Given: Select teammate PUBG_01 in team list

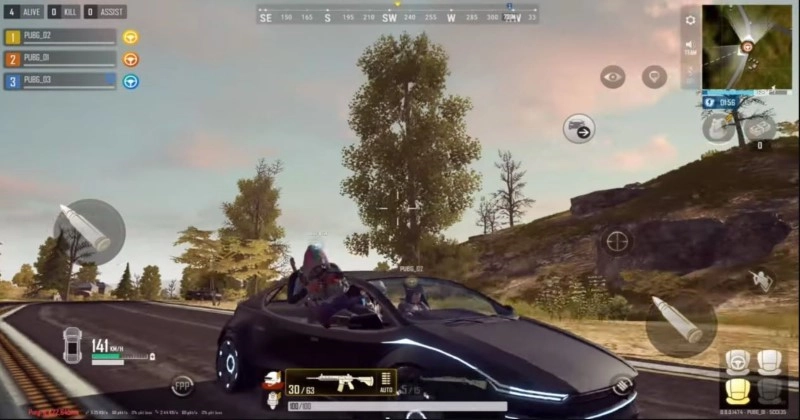Looking at the screenshot, I should (x=60, y=59).
